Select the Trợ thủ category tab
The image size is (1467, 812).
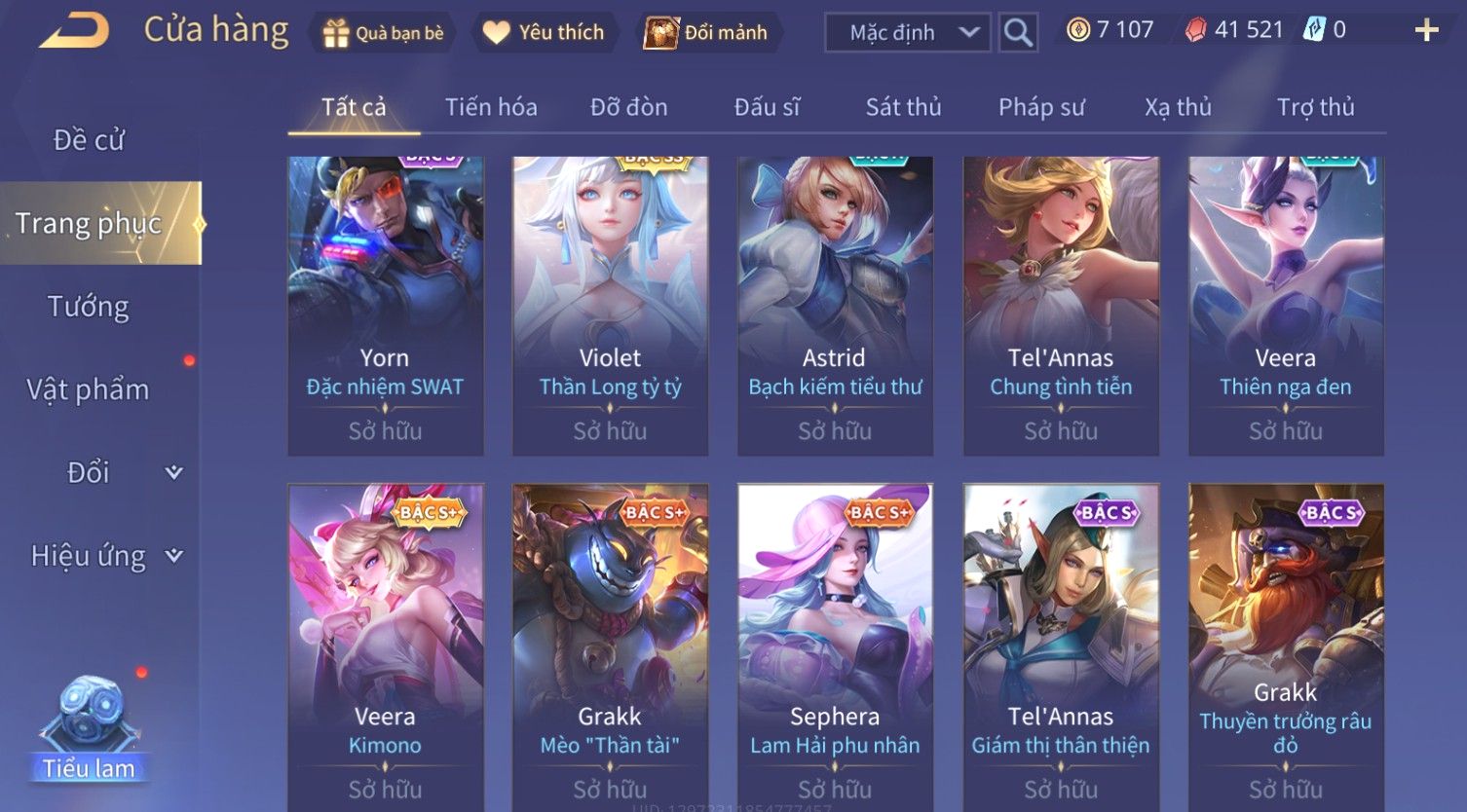tap(1315, 107)
